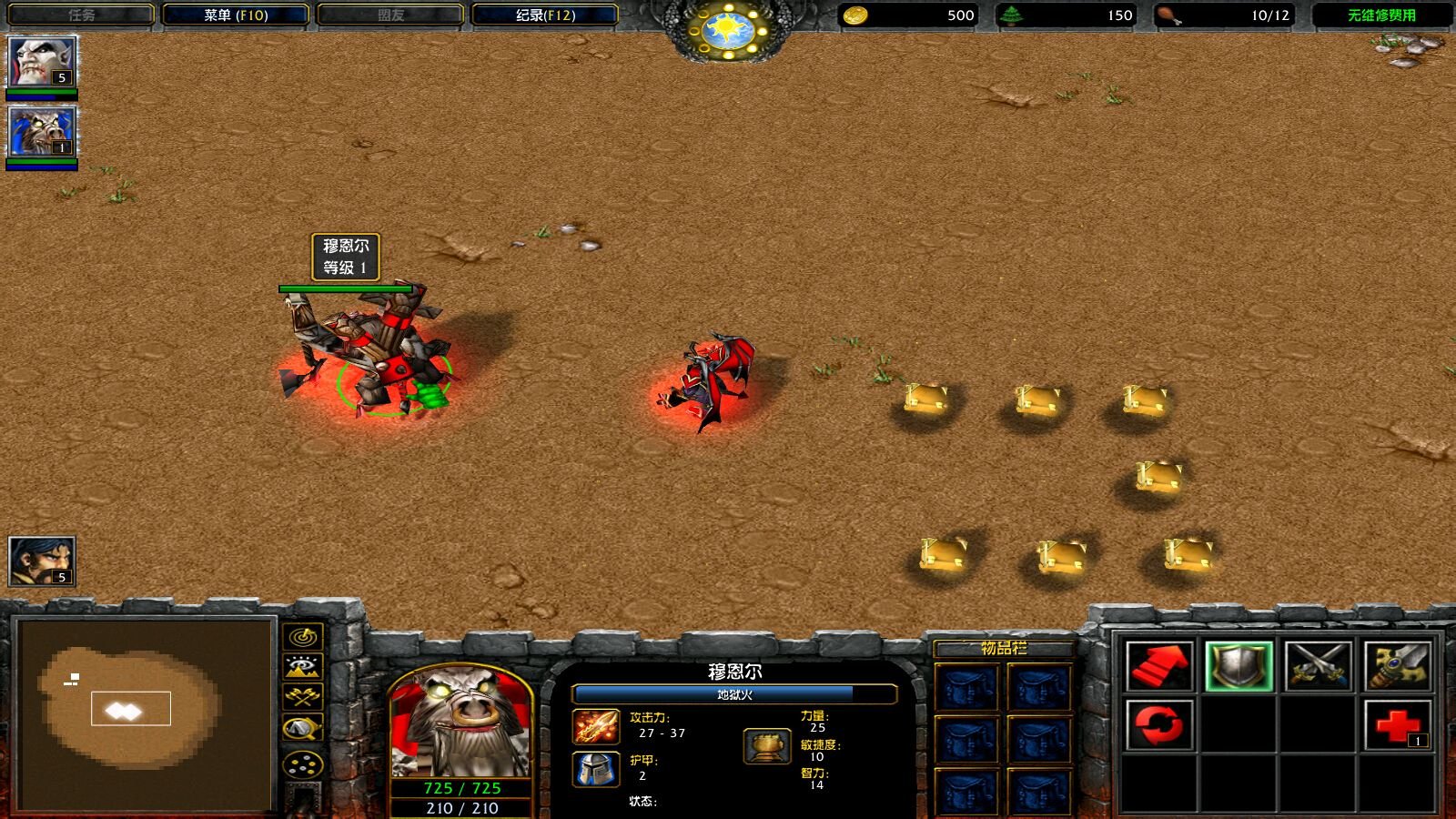Toggle ally color mode with crossed axes button

tap(303, 697)
